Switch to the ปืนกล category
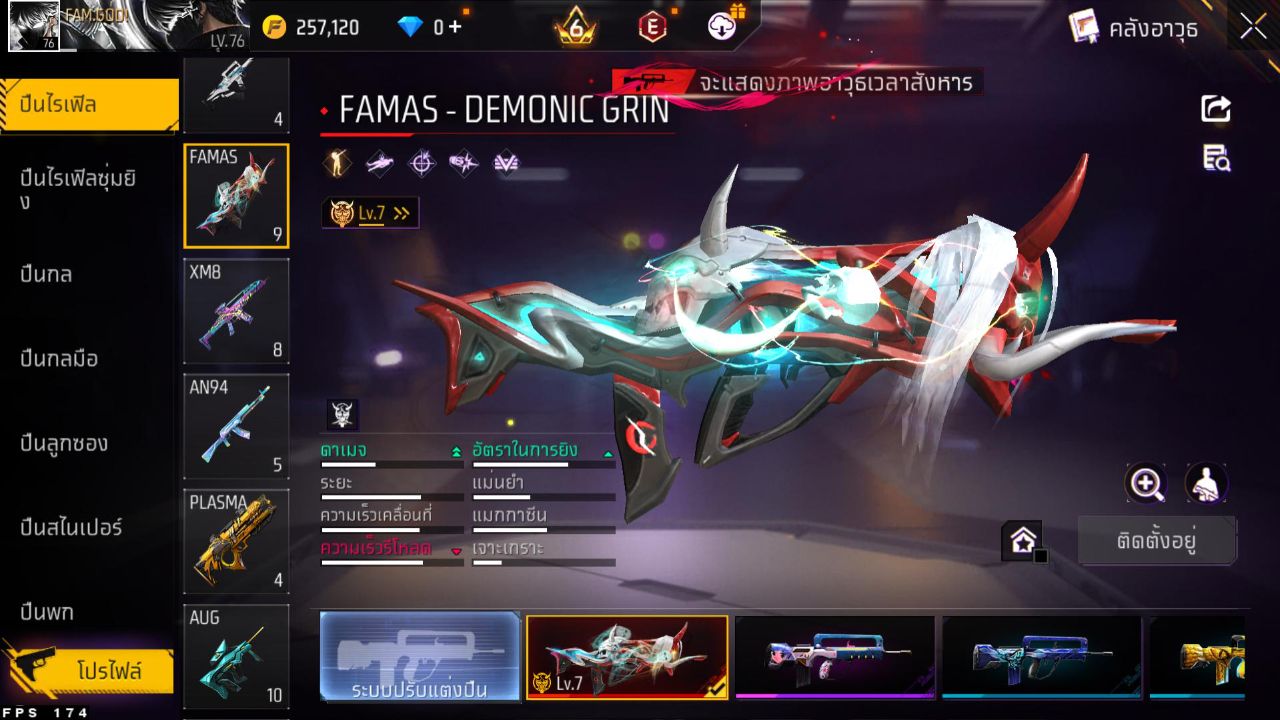 click(46, 274)
